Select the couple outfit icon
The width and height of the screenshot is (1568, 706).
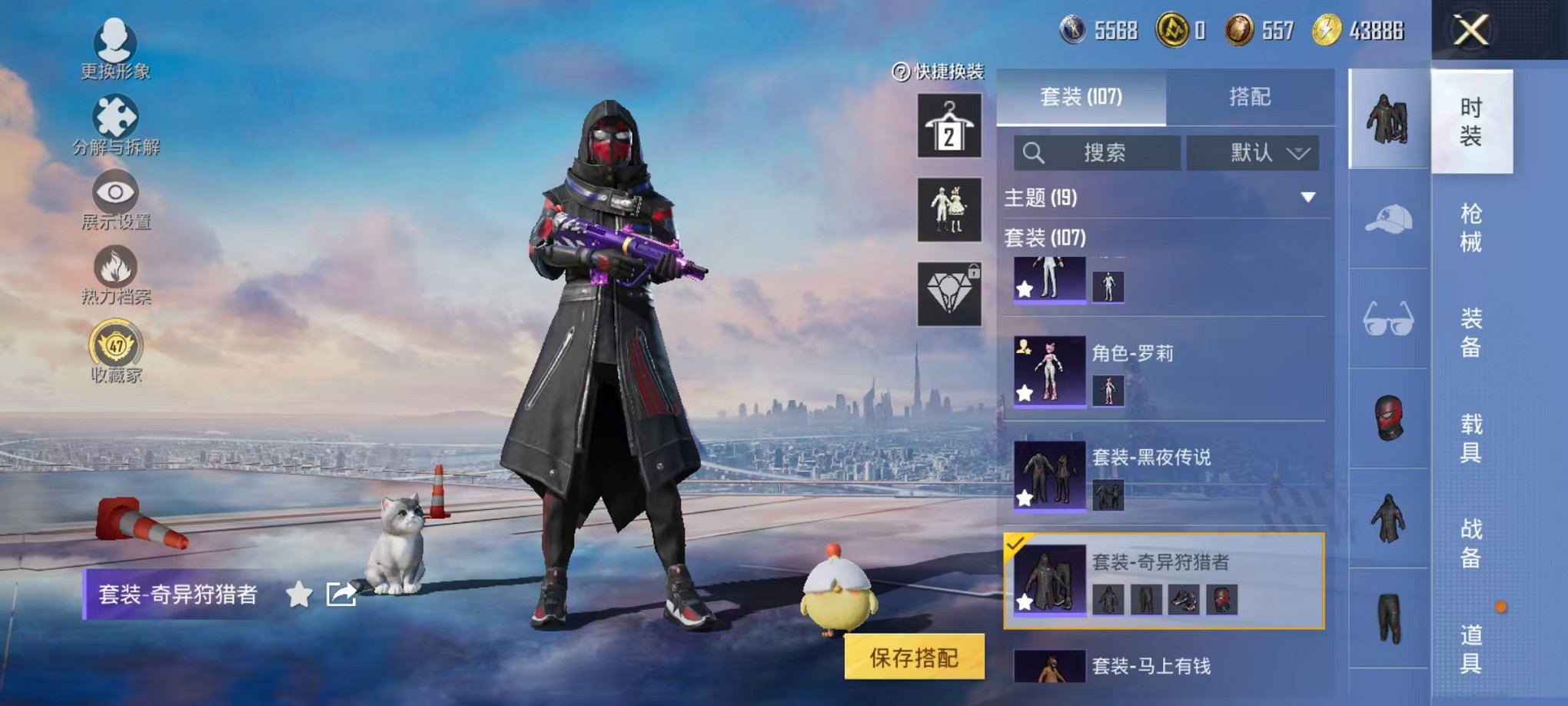[x=949, y=208]
